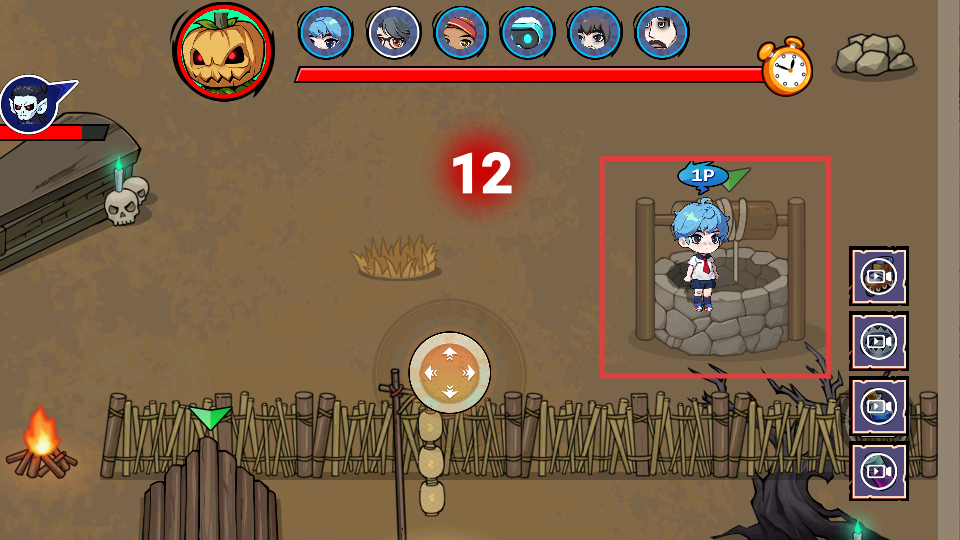Select the cyan visor helmet portrait
The image size is (960, 540).
pyautogui.click(x=527, y=33)
